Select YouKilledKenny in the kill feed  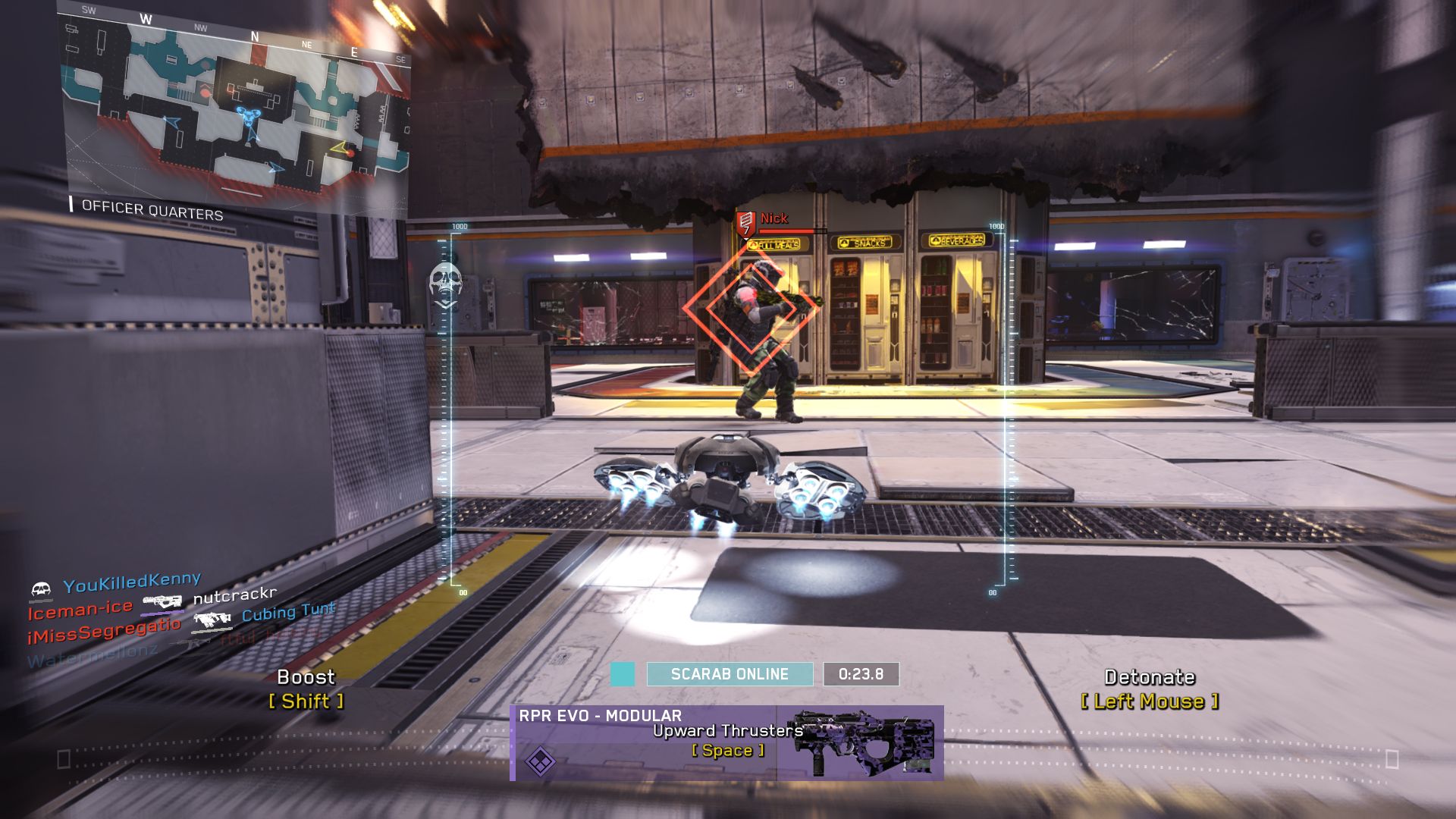[132, 582]
